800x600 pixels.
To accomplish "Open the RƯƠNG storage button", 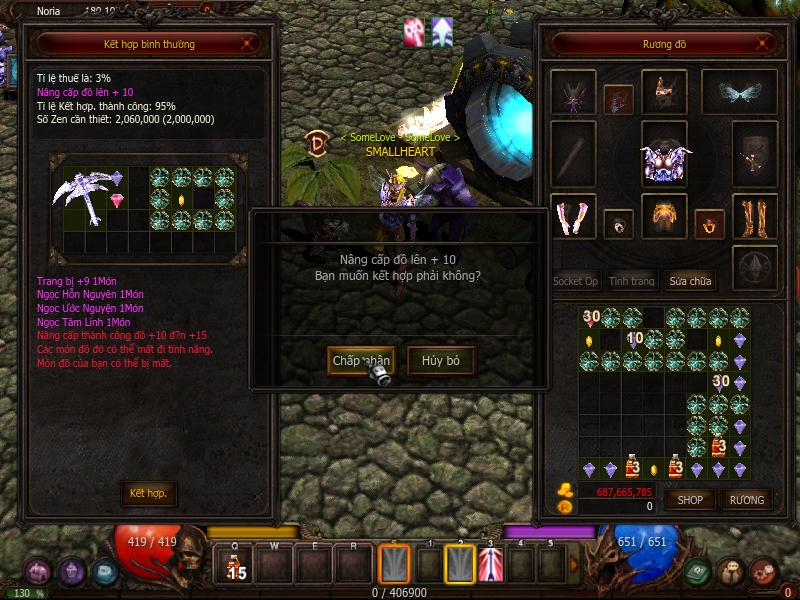I will [746, 499].
